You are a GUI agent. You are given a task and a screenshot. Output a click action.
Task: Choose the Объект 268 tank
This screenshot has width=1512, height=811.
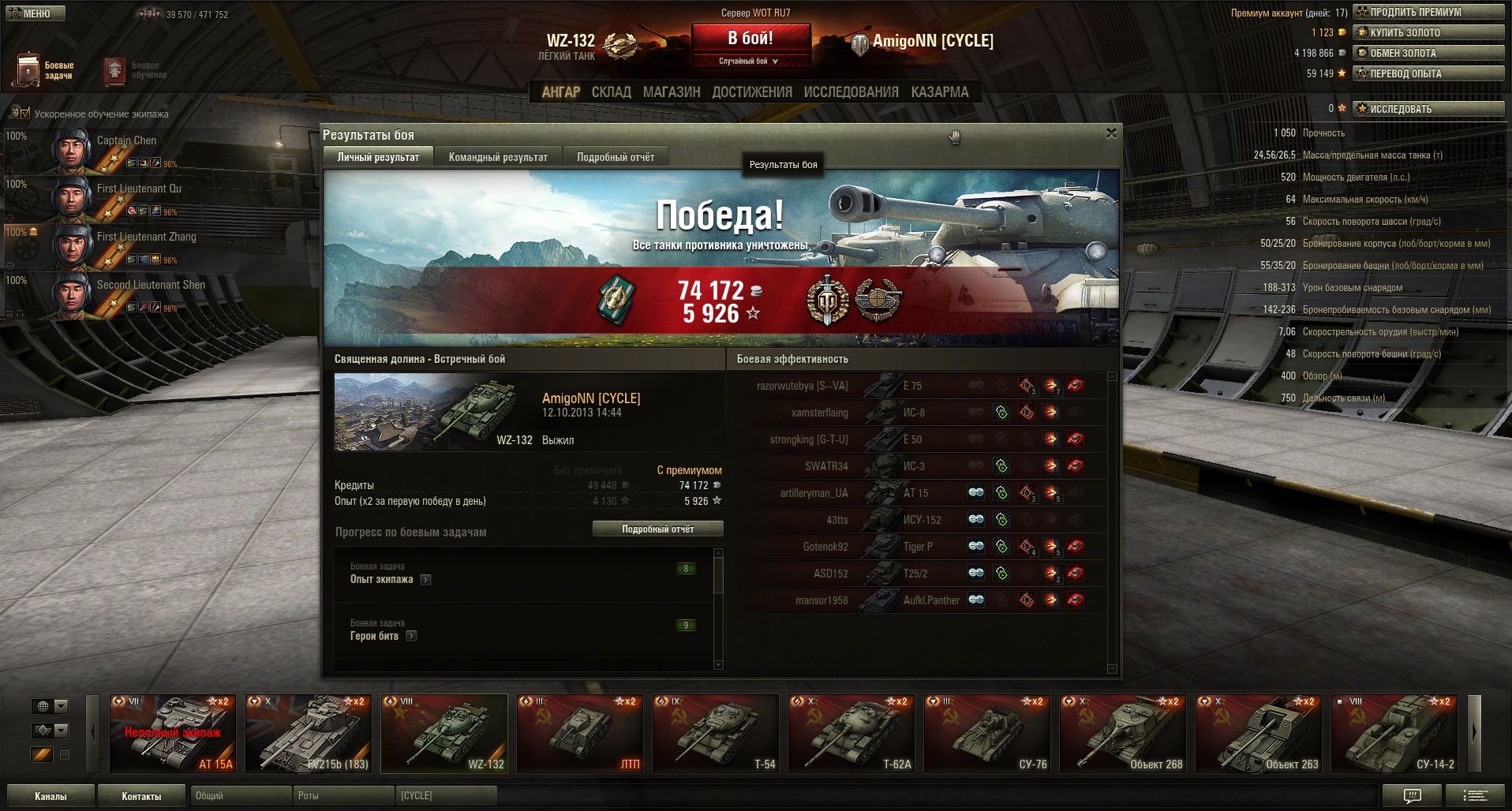click(1123, 733)
